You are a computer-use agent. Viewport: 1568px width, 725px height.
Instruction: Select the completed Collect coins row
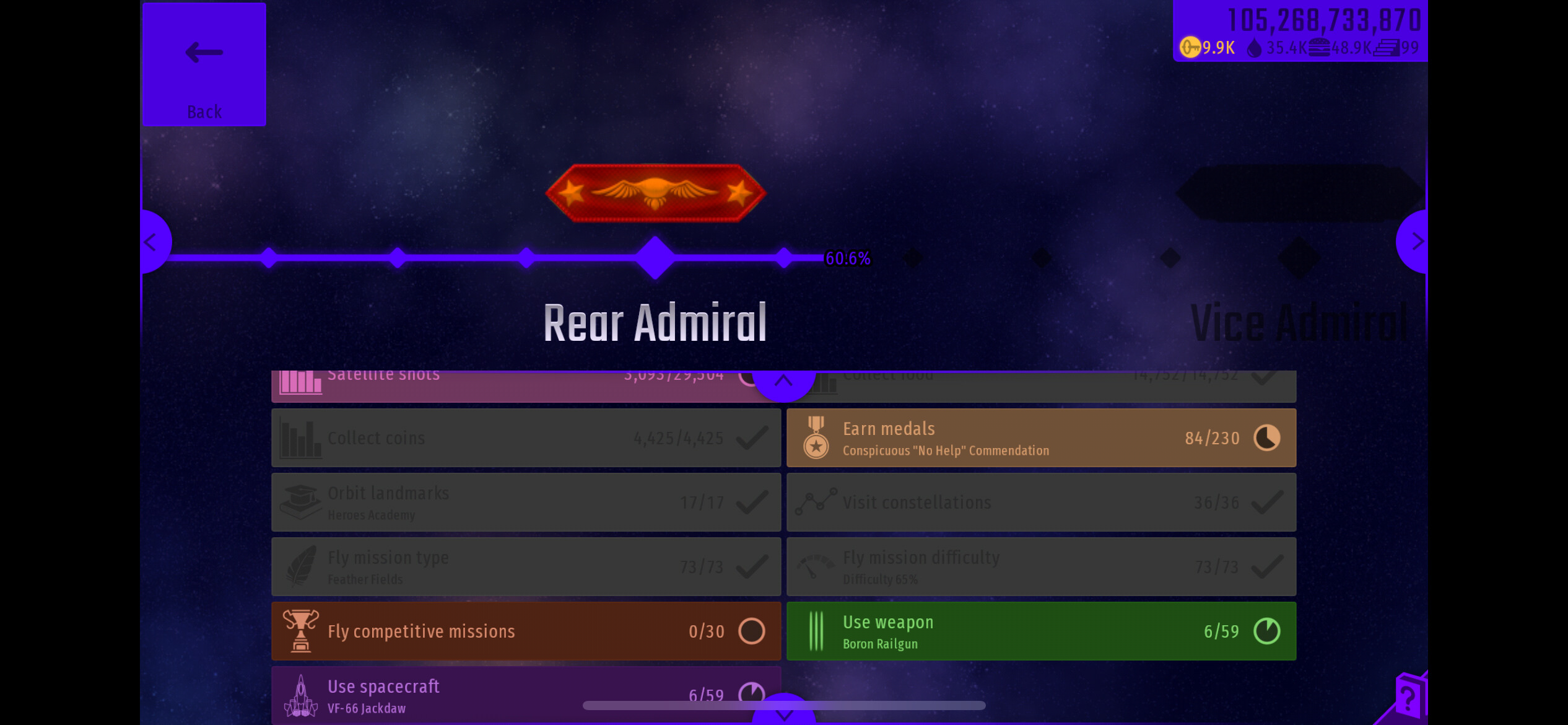point(525,437)
